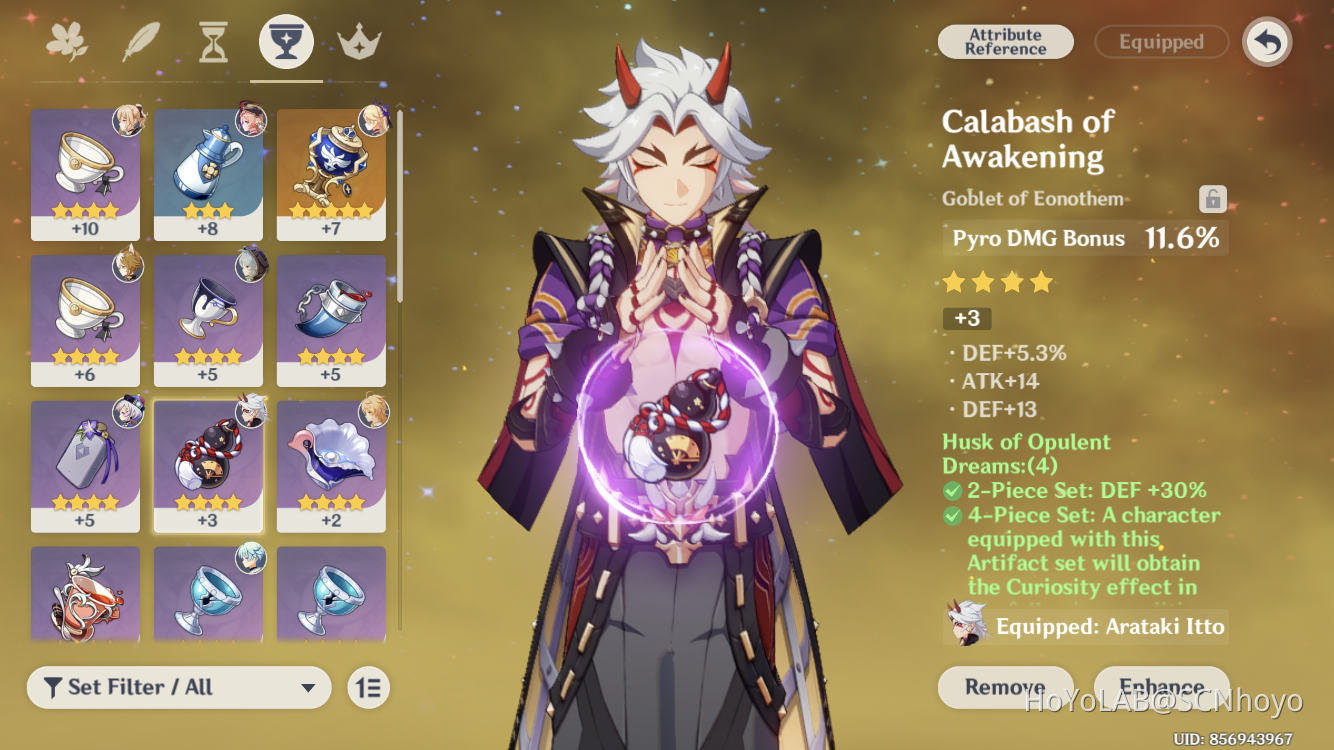Select the Plume of Death feather icon
This screenshot has height=750, width=1334.
pos(140,40)
